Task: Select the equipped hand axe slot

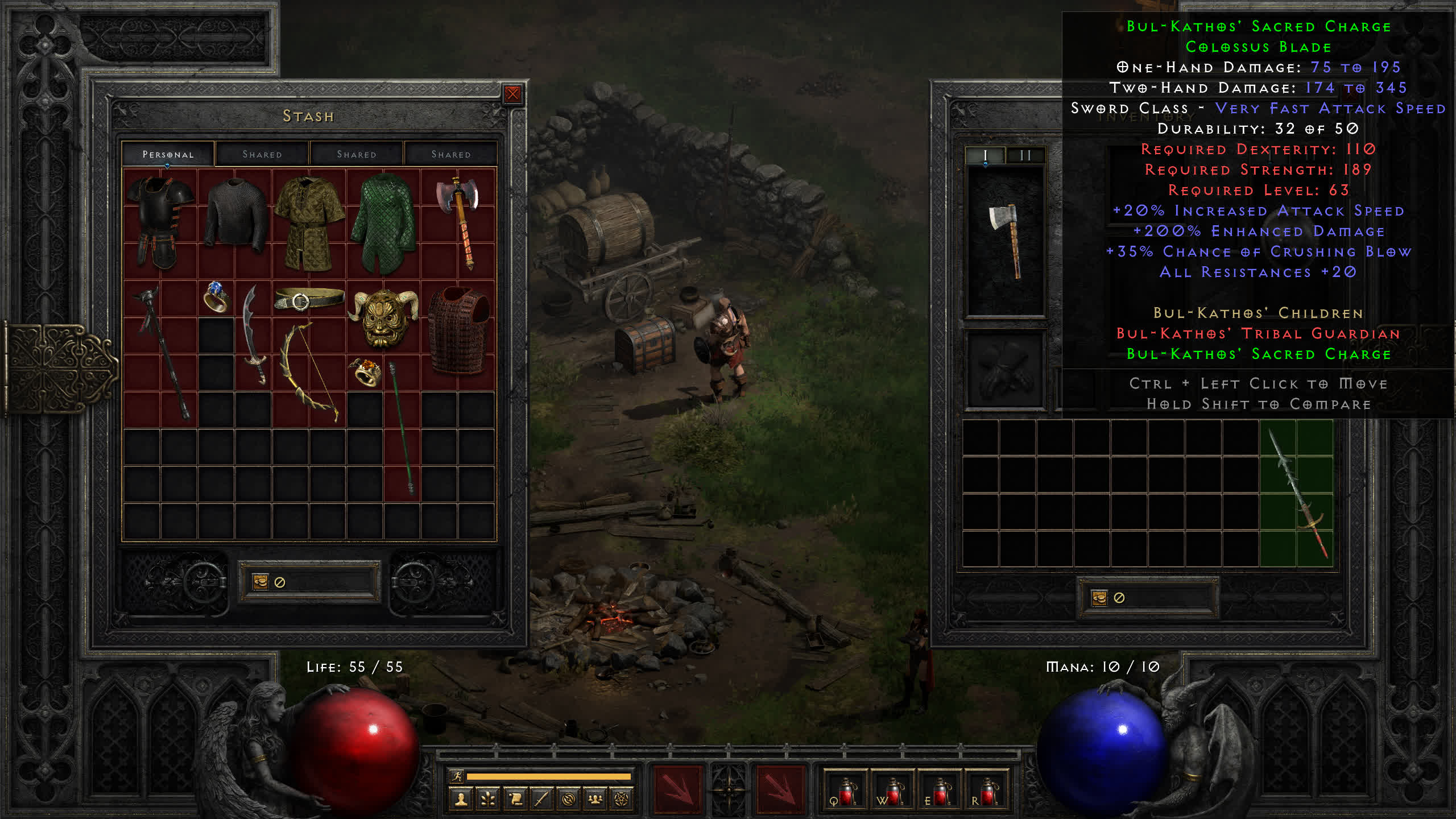Action: (x=1006, y=241)
